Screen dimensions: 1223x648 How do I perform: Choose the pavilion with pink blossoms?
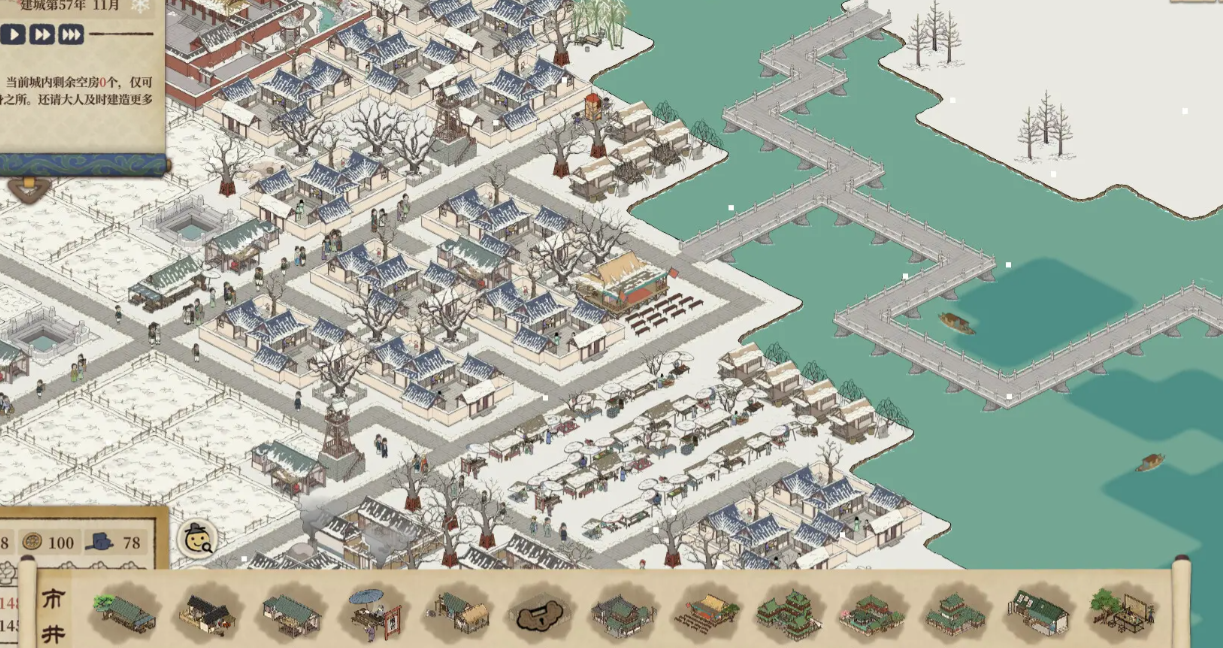pyautogui.click(x=871, y=611)
